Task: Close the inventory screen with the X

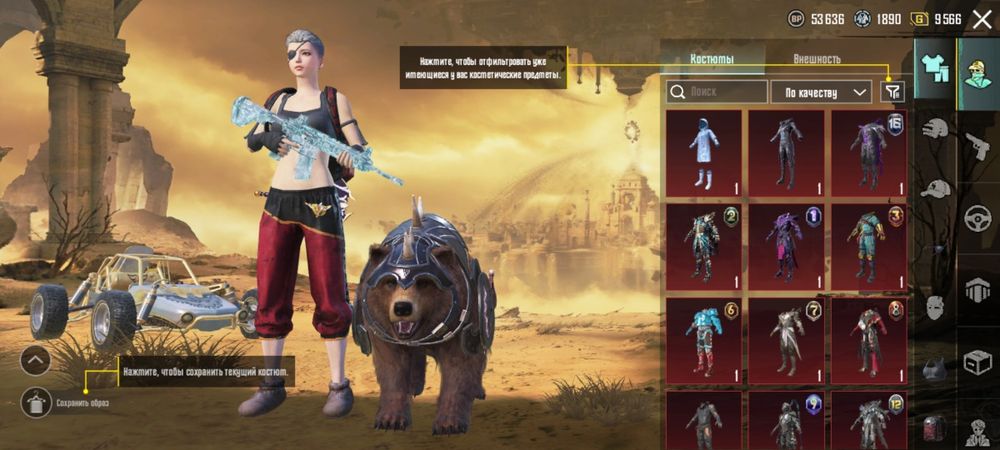Action: click(x=981, y=19)
